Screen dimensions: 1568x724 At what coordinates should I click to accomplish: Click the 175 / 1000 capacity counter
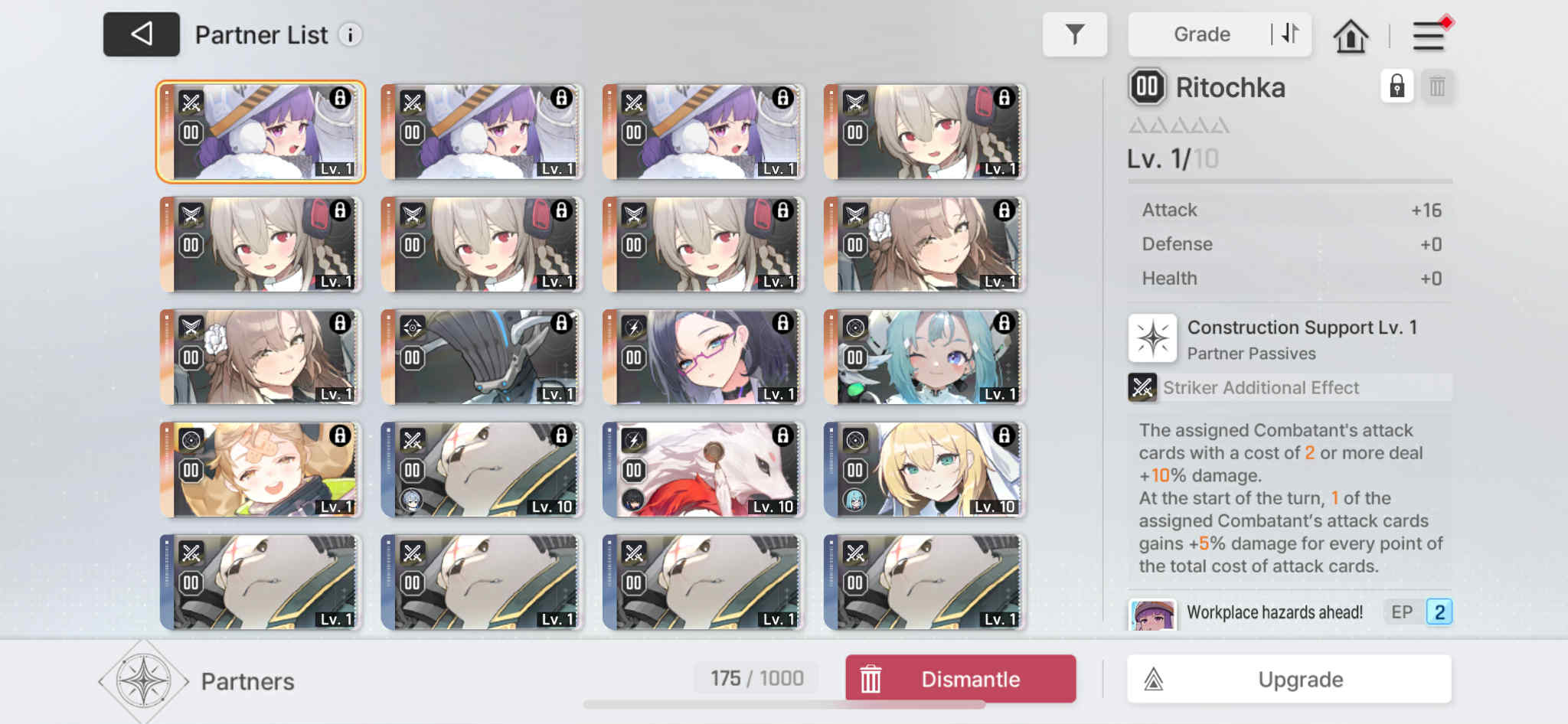[x=756, y=677]
